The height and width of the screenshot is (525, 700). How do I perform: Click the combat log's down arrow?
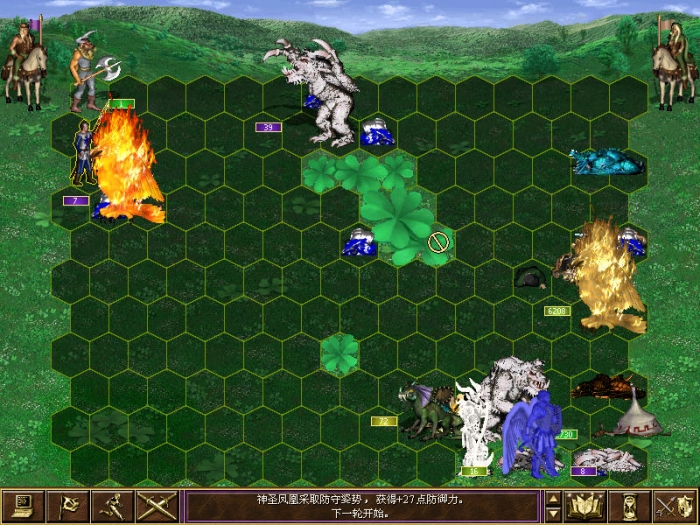click(553, 514)
